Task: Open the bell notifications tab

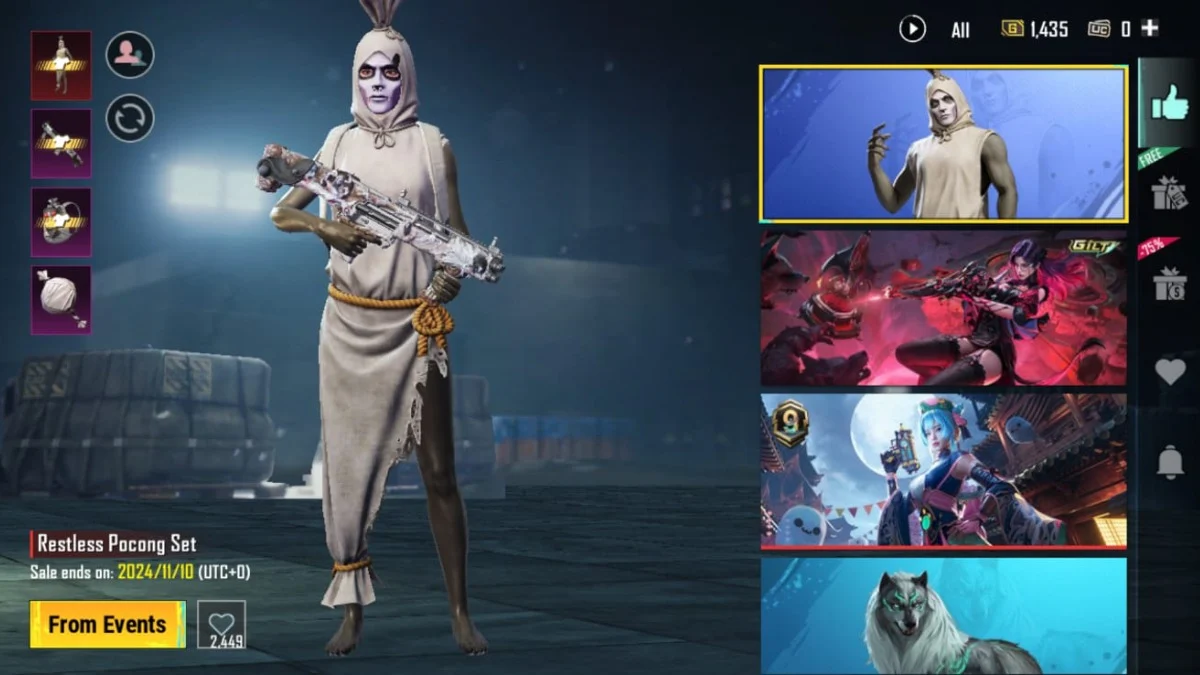Action: 1170,462
